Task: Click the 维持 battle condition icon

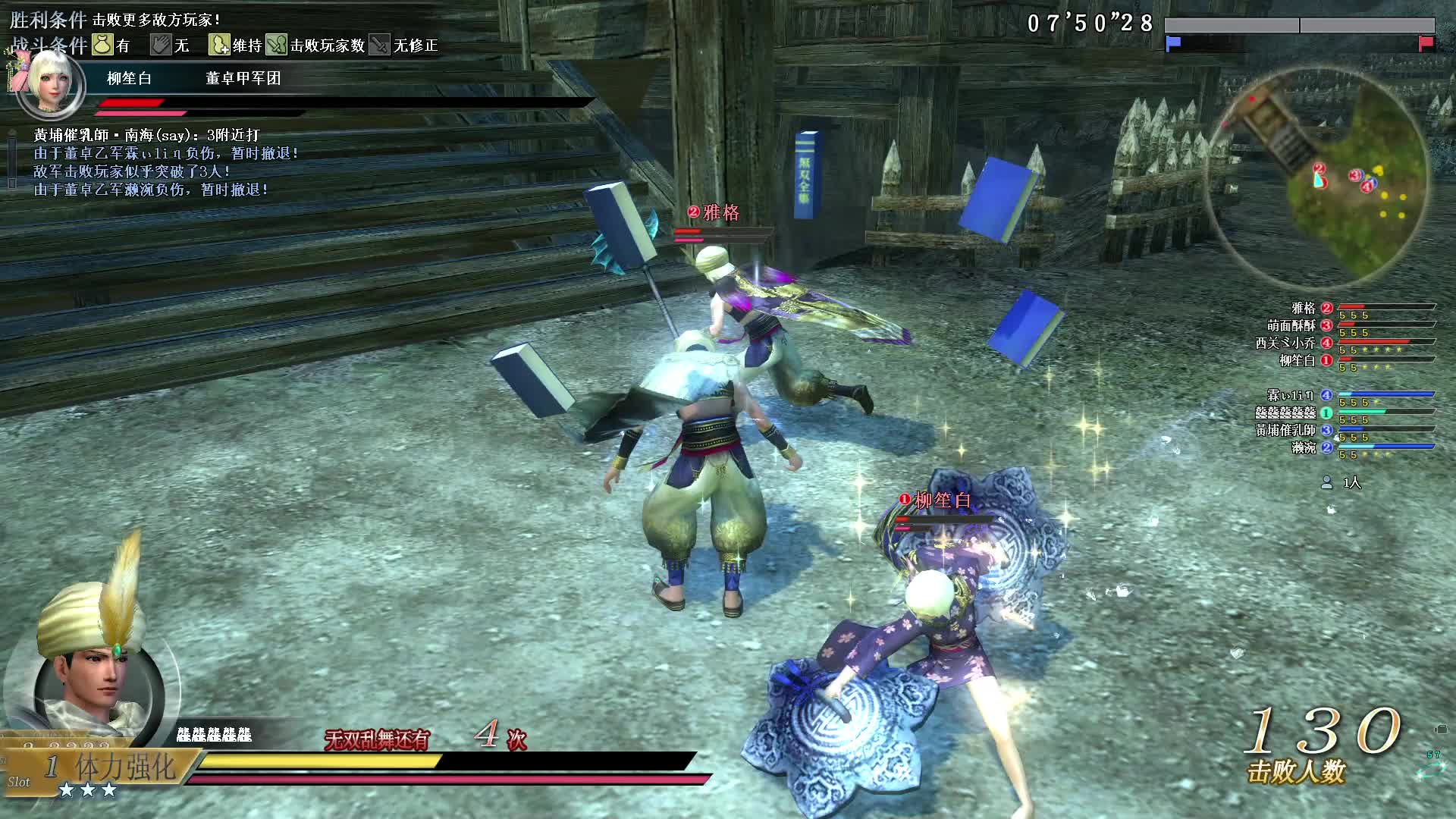Action: pos(219,45)
